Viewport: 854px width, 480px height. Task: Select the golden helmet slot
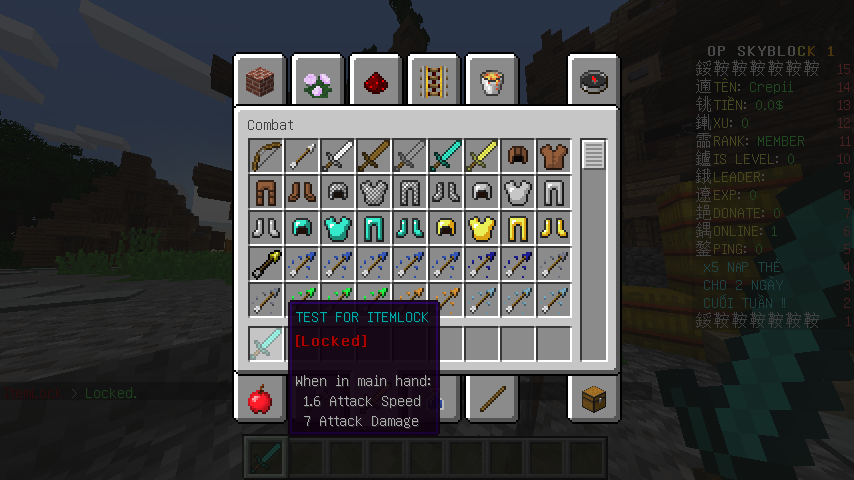point(446,228)
